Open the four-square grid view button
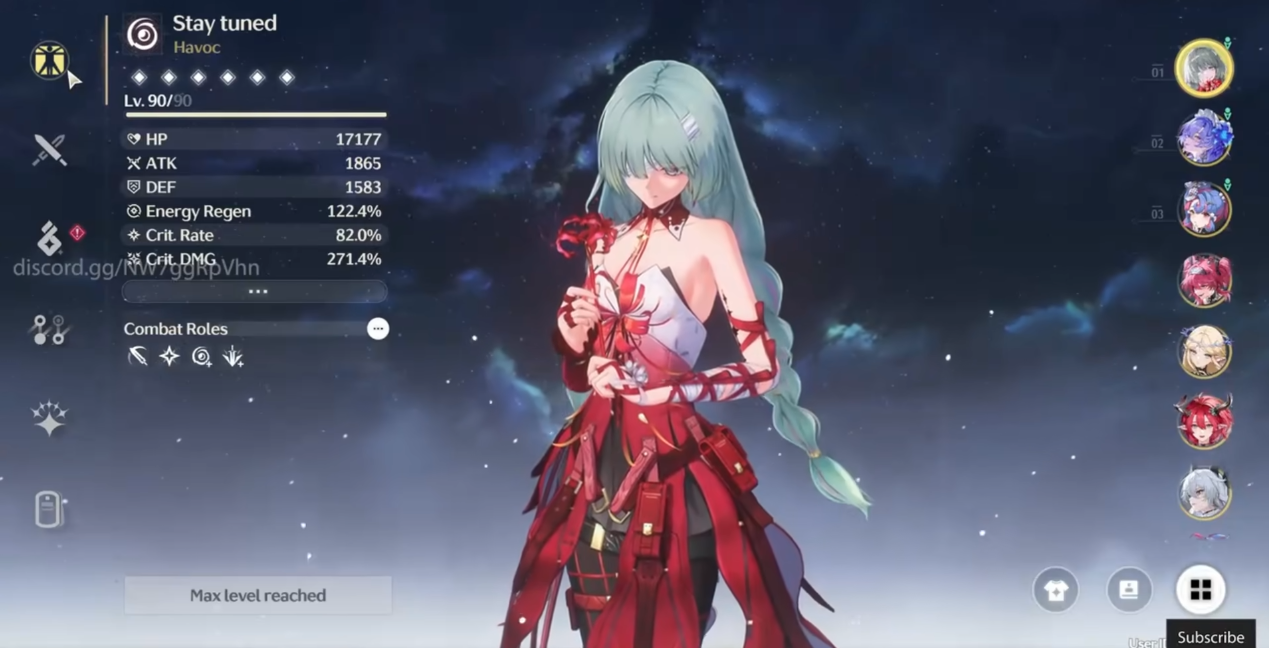The image size is (1269, 648). tap(1200, 591)
